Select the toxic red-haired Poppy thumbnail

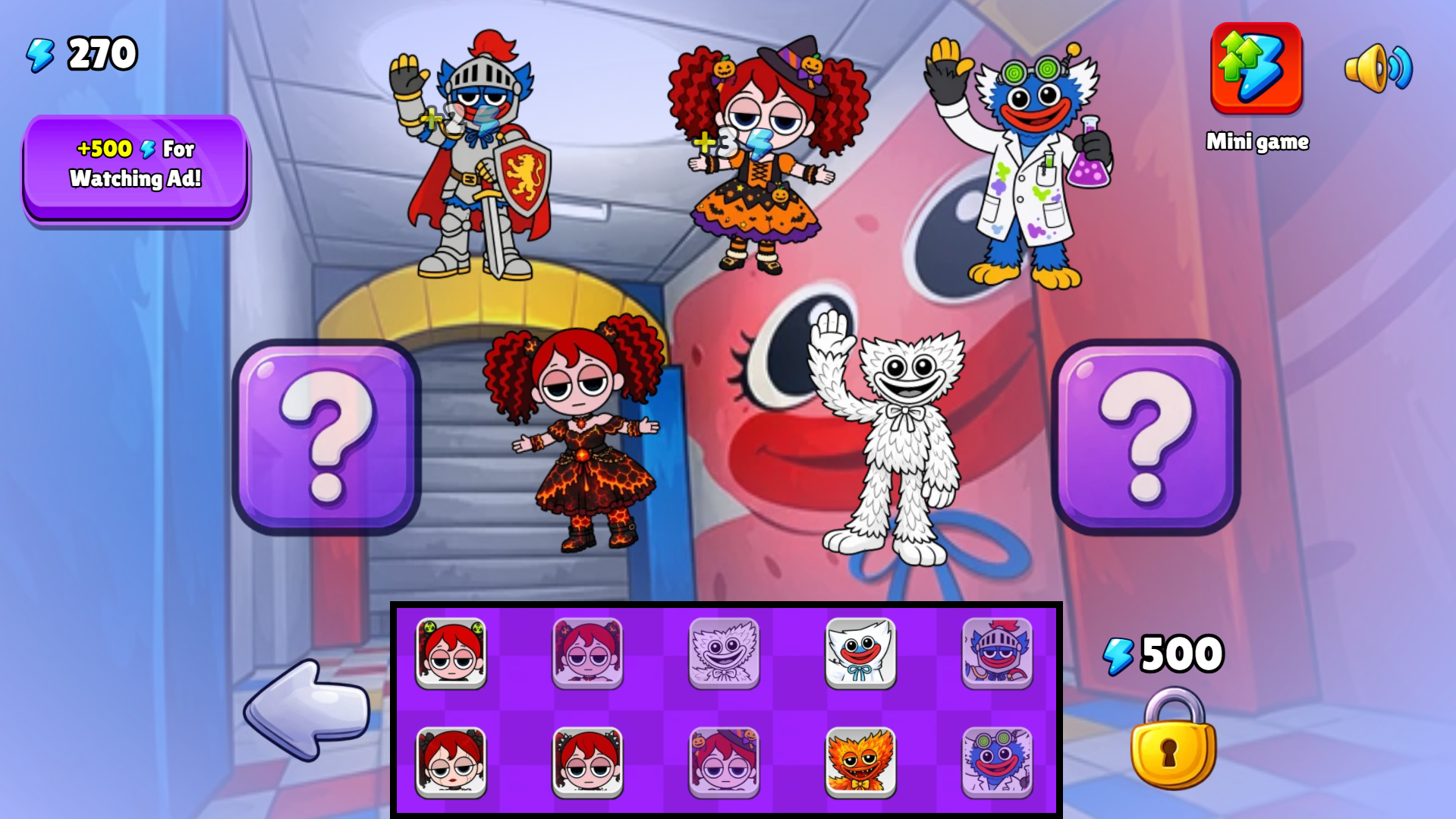point(451,654)
